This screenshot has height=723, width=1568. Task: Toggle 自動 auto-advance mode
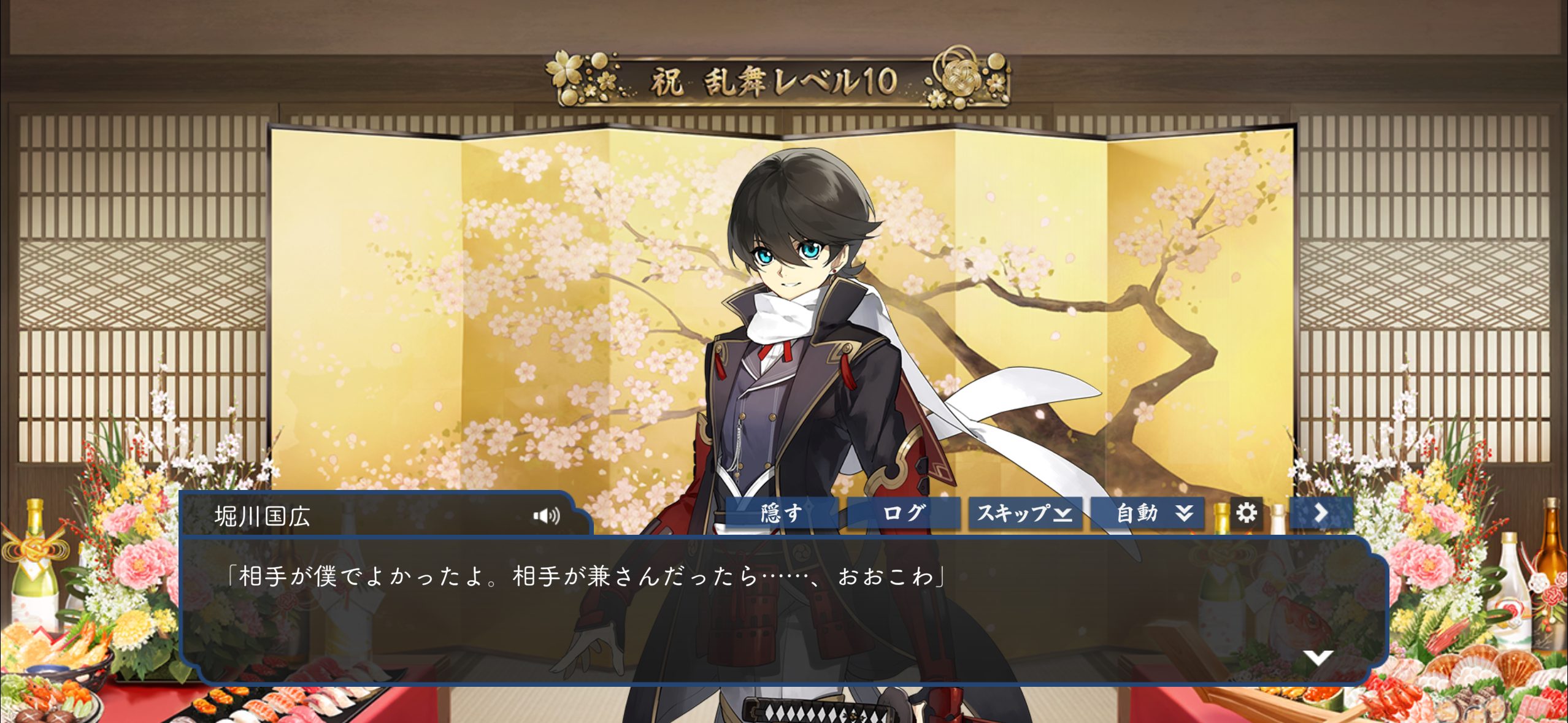pyautogui.click(x=1147, y=513)
